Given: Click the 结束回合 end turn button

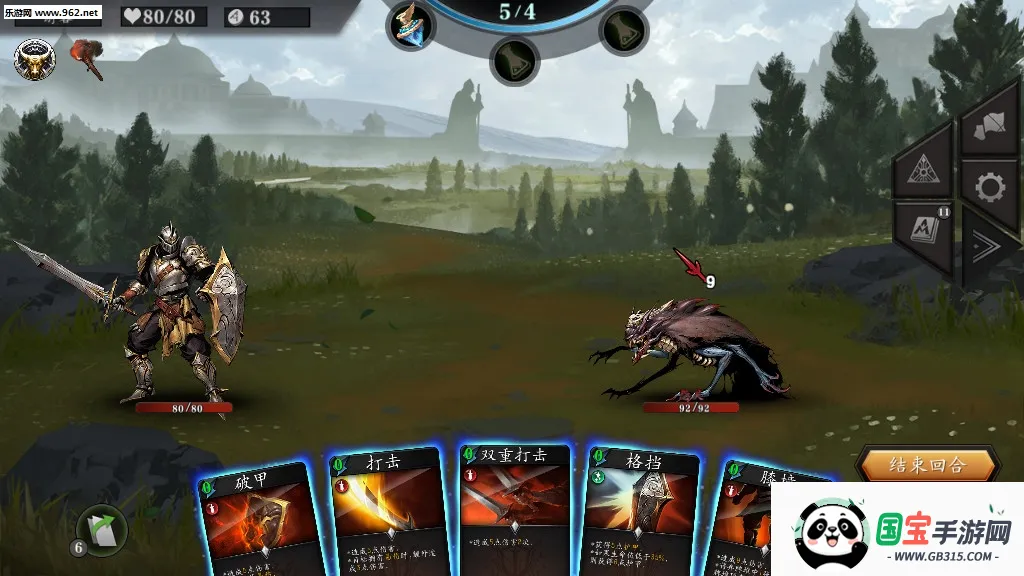Looking at the screenshot, I should (927, 465).
